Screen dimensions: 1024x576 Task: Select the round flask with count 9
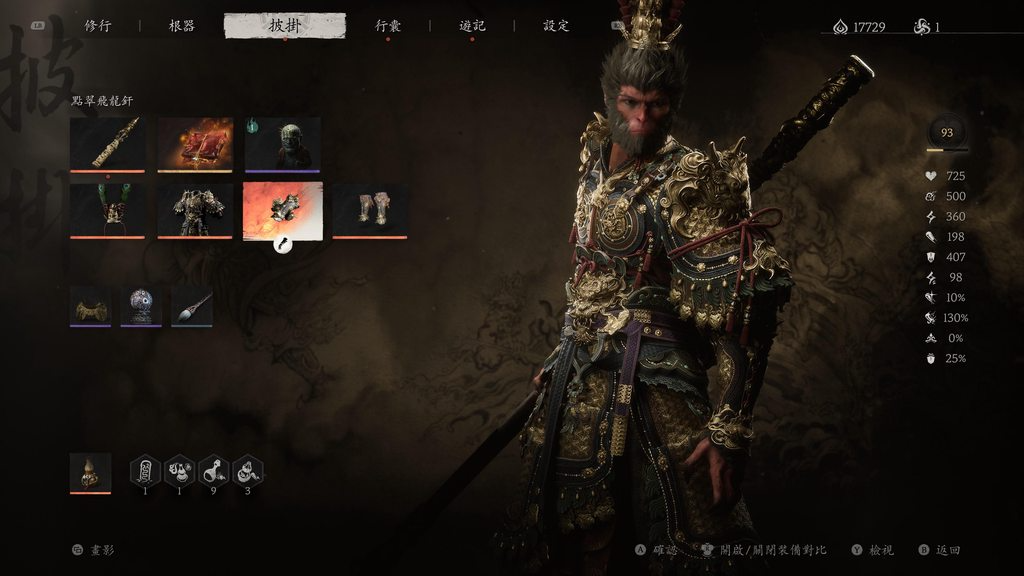tap(214, 470)
